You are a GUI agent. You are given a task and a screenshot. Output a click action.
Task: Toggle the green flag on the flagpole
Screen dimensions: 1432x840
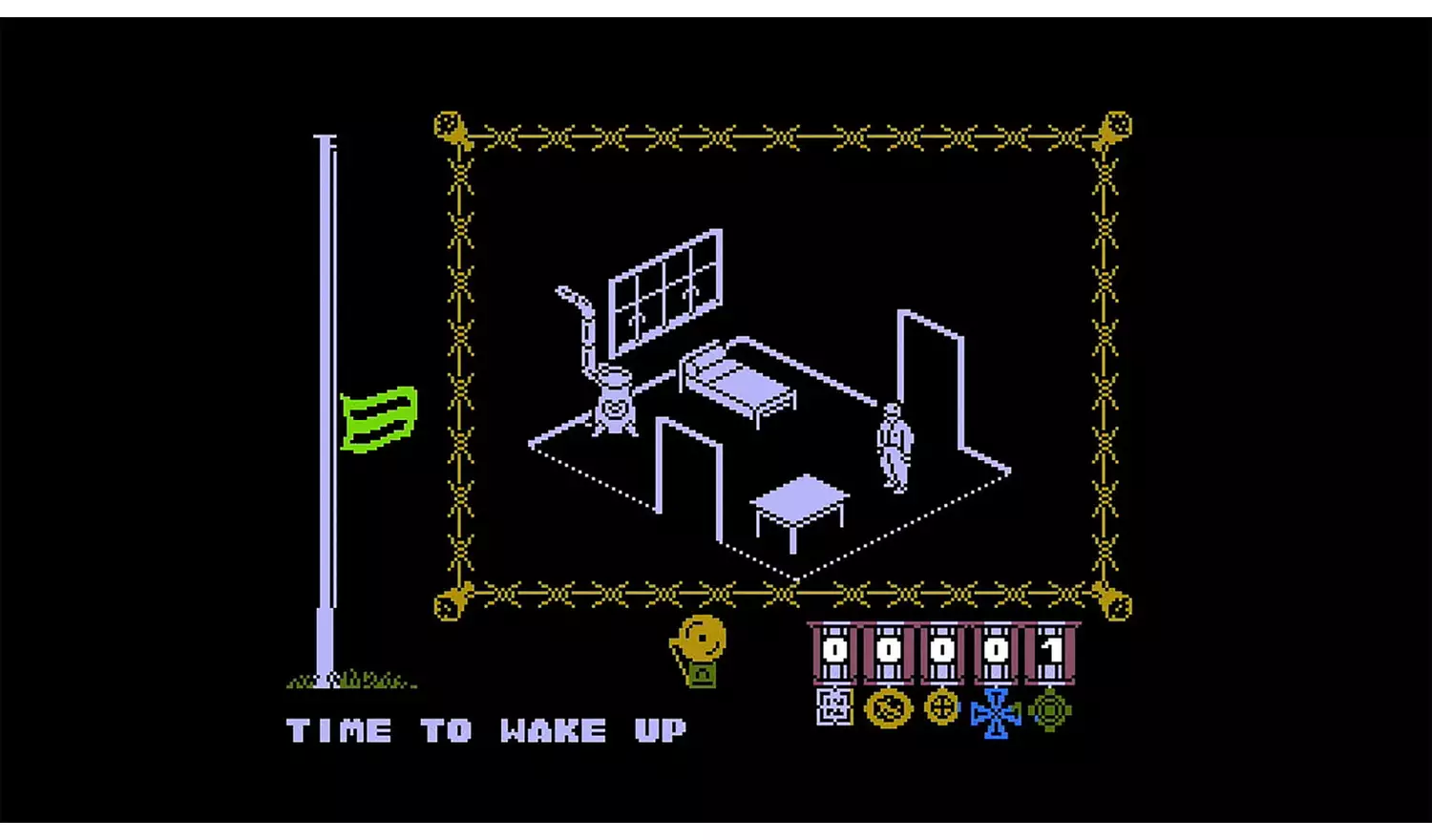(x=378, y=418)
